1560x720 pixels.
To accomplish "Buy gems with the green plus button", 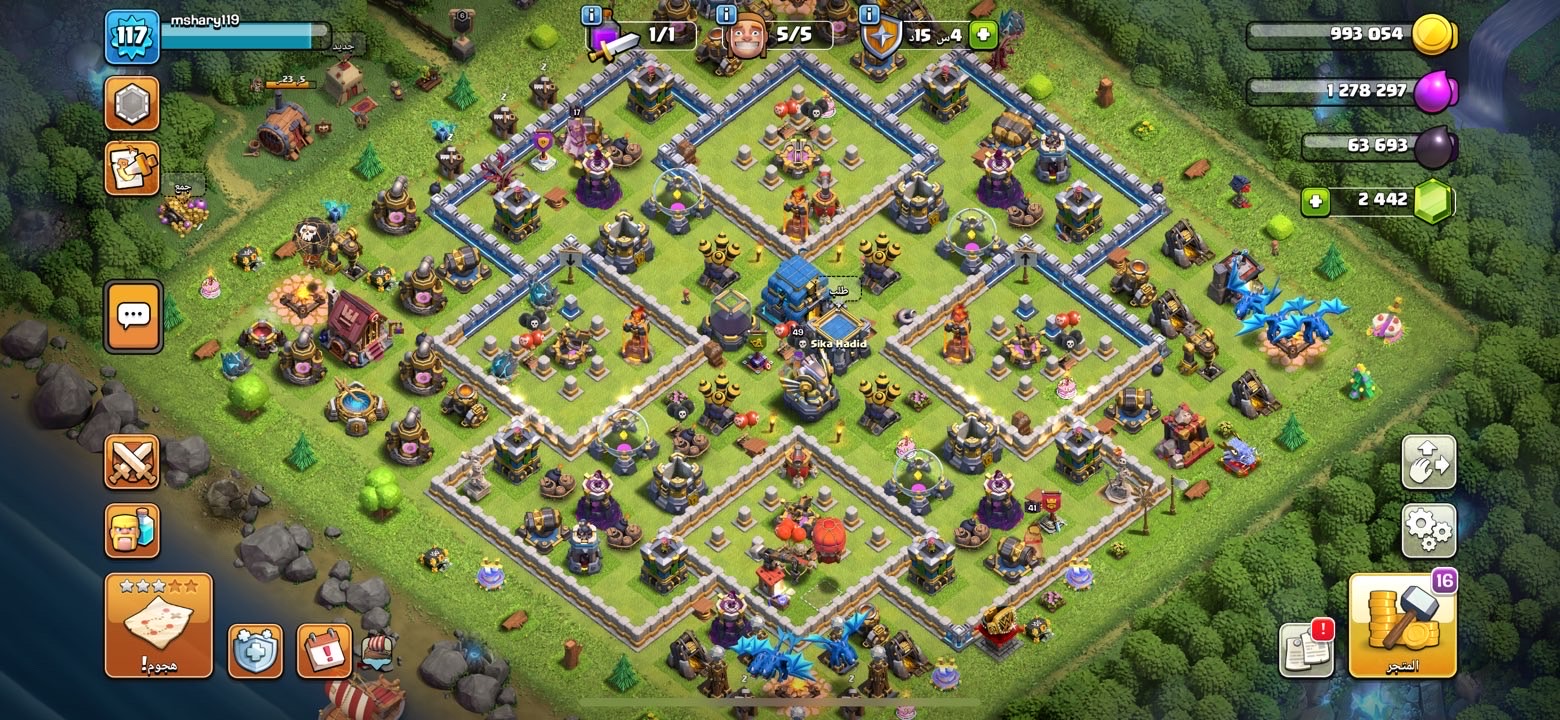I will coord(1316,200).
